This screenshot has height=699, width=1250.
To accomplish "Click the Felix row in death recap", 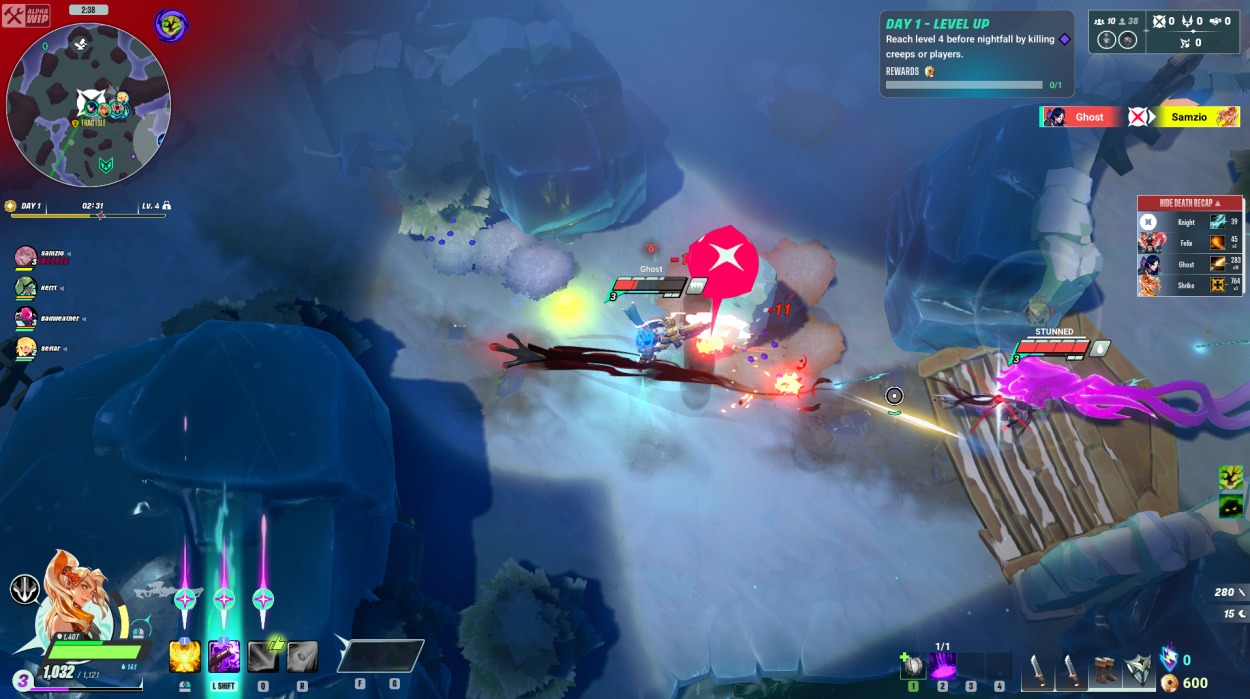I will point(1188,242).
